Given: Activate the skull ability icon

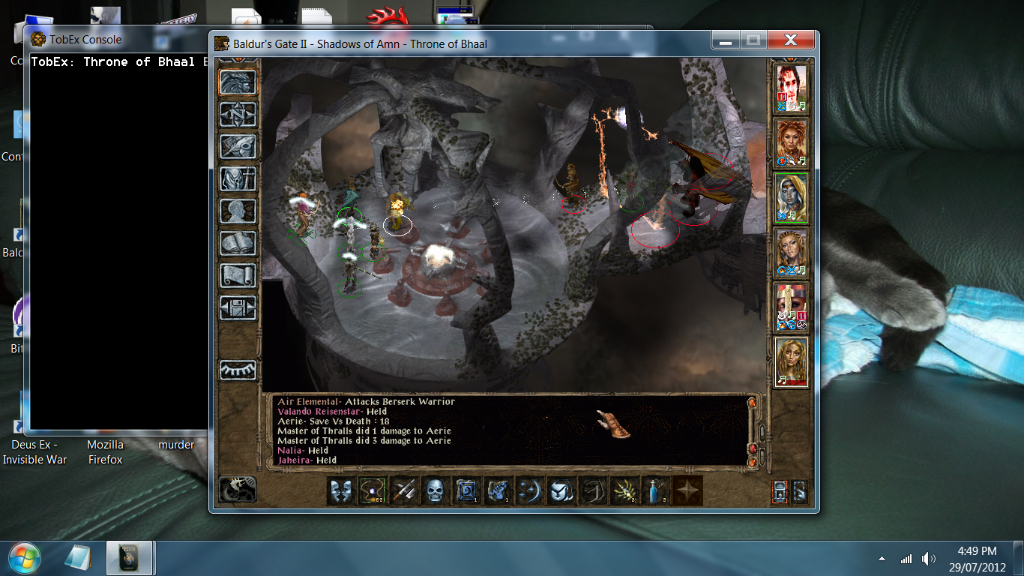Looking at the screenshot, I should pyautogui.click(x=435, y=491).
